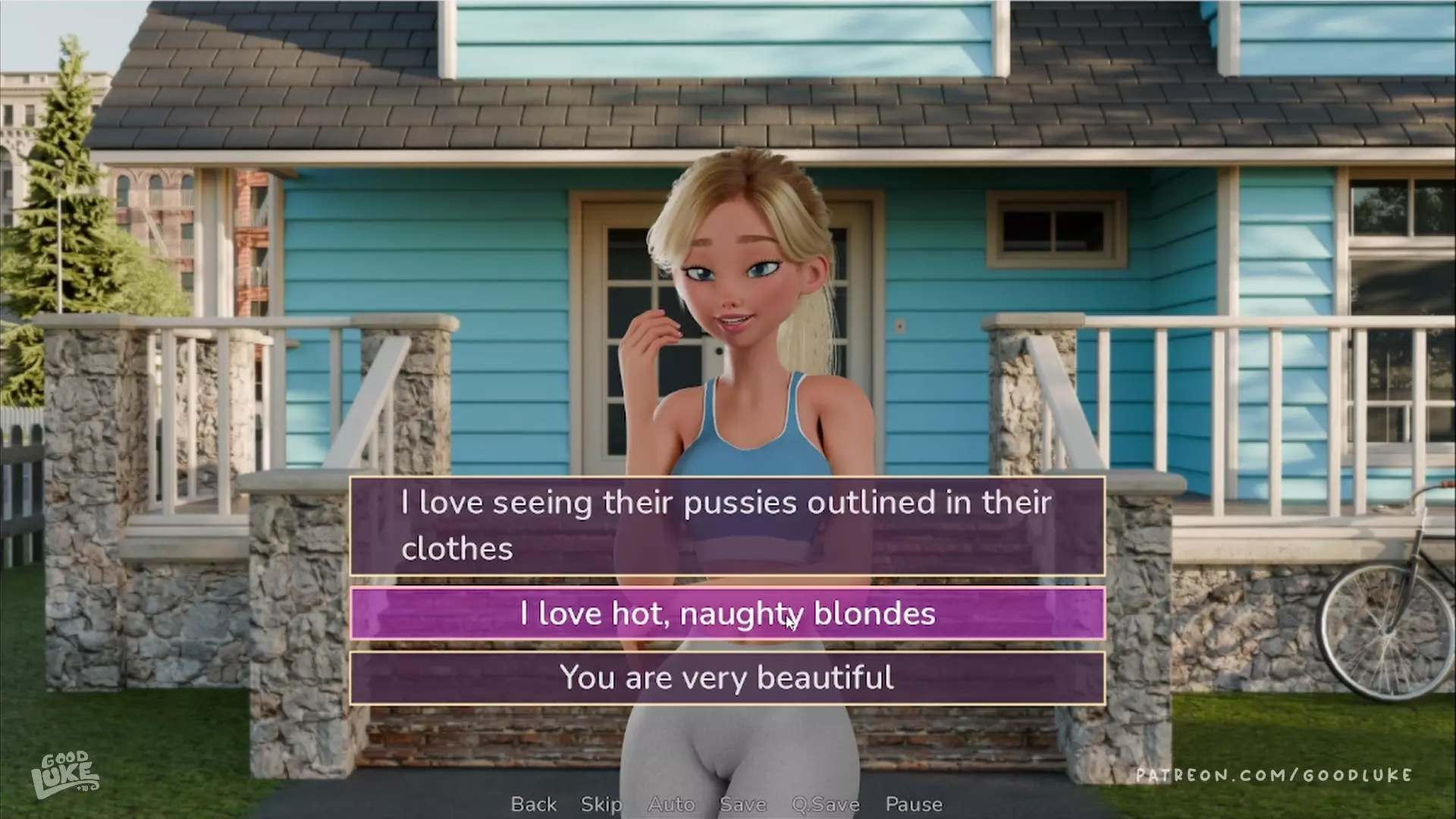
Task: Toggle Auto dialogue advance
Action: coord(671,804)
